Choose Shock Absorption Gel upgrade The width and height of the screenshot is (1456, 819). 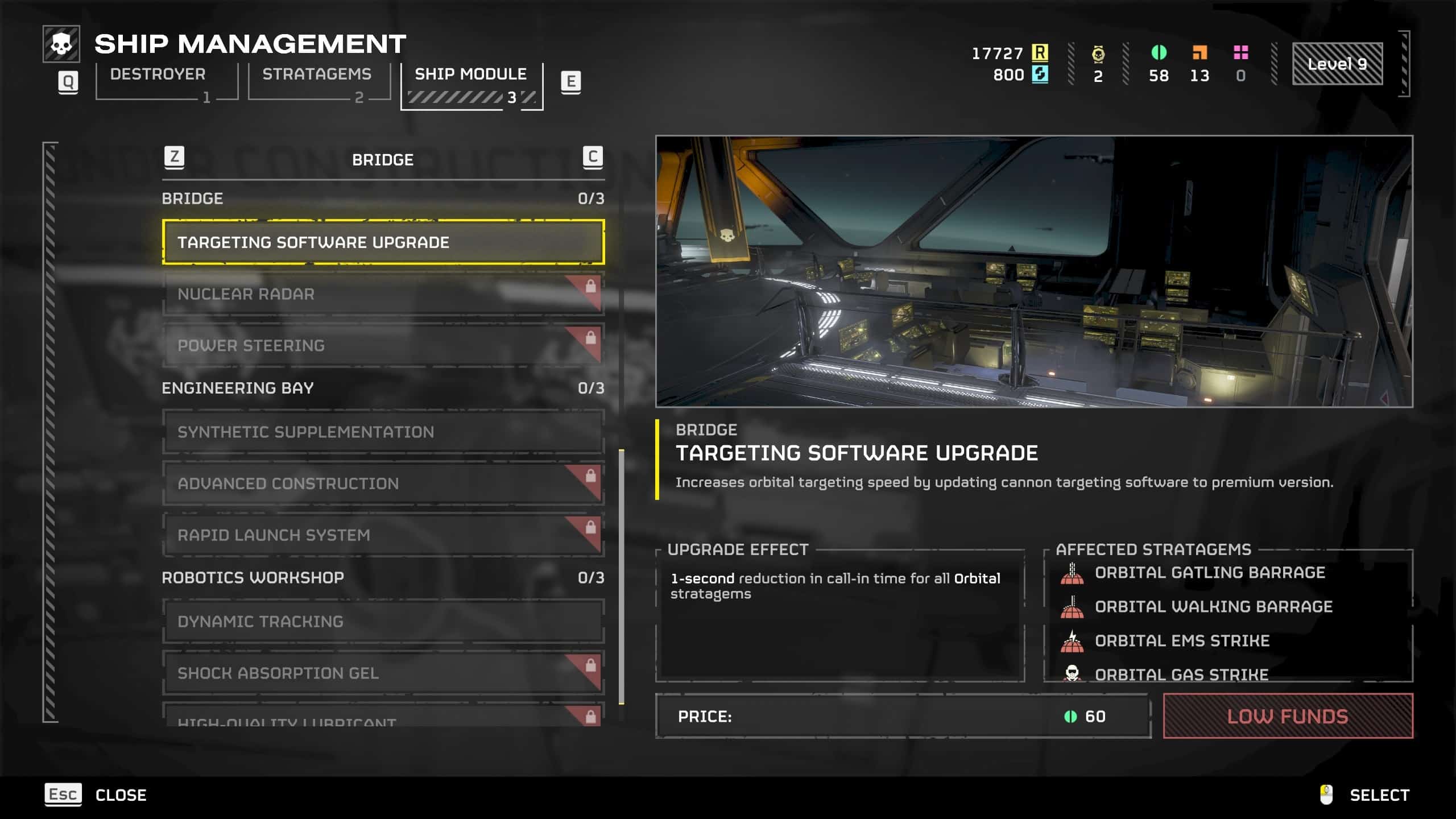383,673
